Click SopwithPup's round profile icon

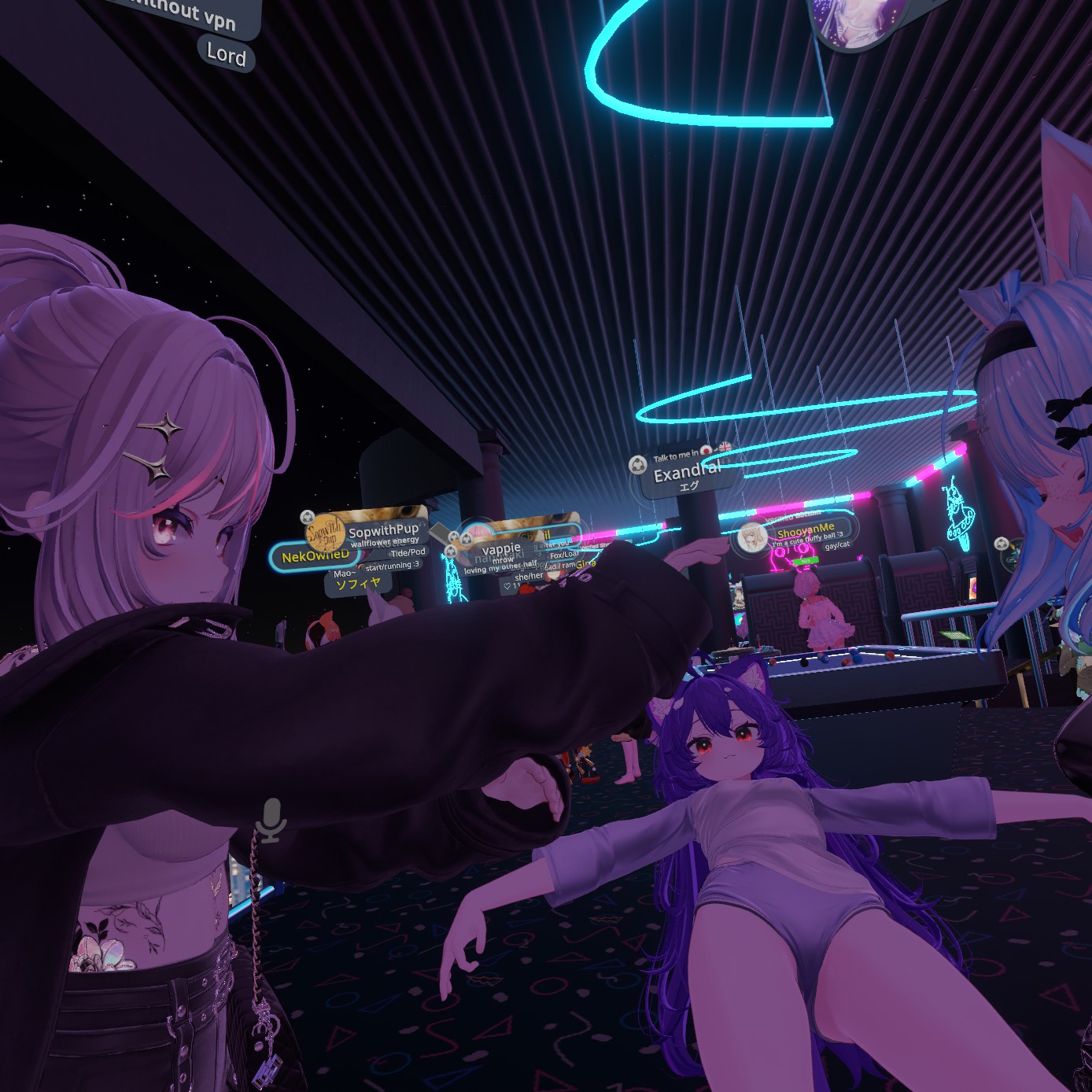point(325,533)
